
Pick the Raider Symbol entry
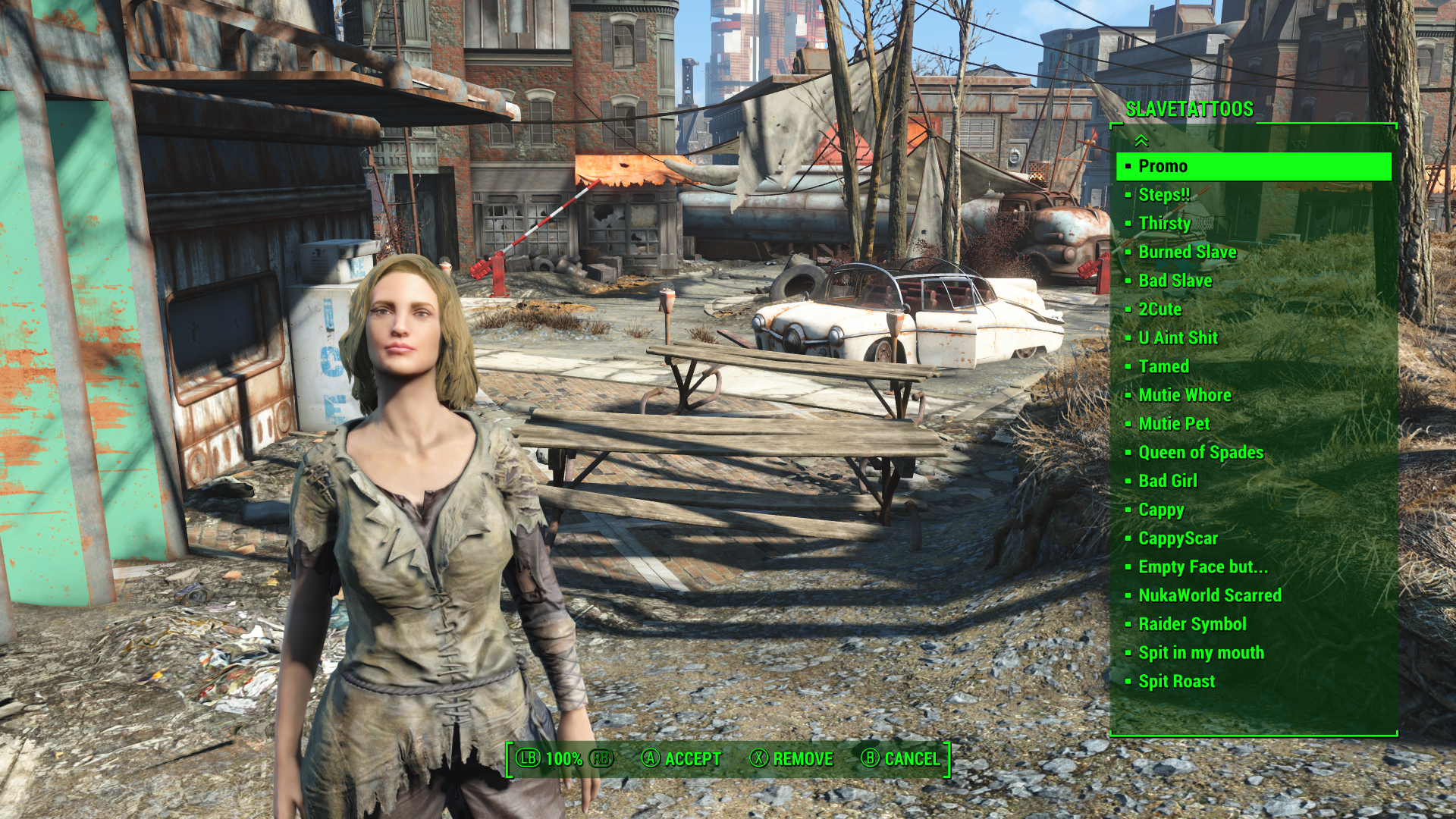pyautogui.click(x=1192, y=624)
